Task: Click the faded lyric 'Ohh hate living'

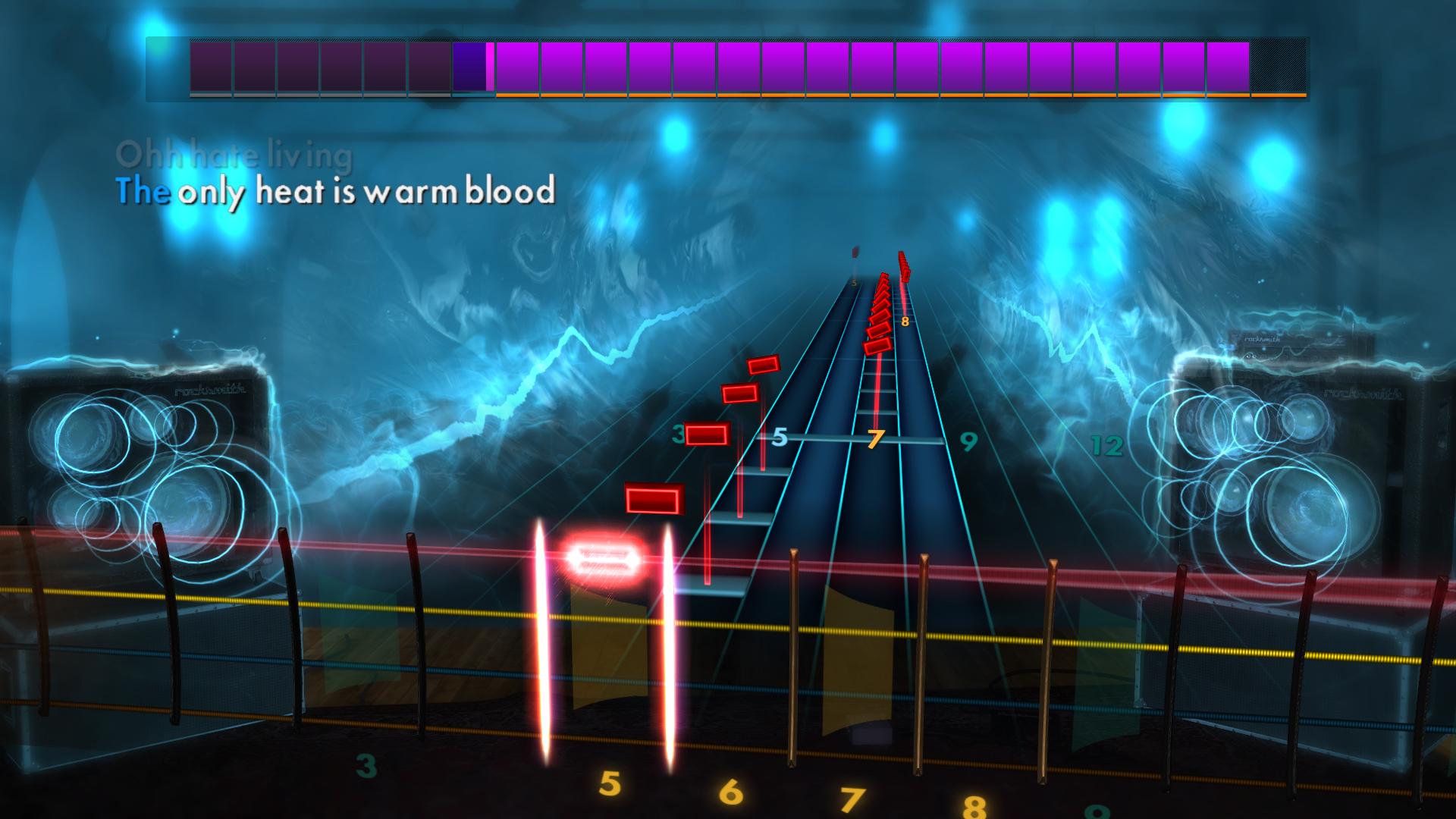Action: (235, 155)
